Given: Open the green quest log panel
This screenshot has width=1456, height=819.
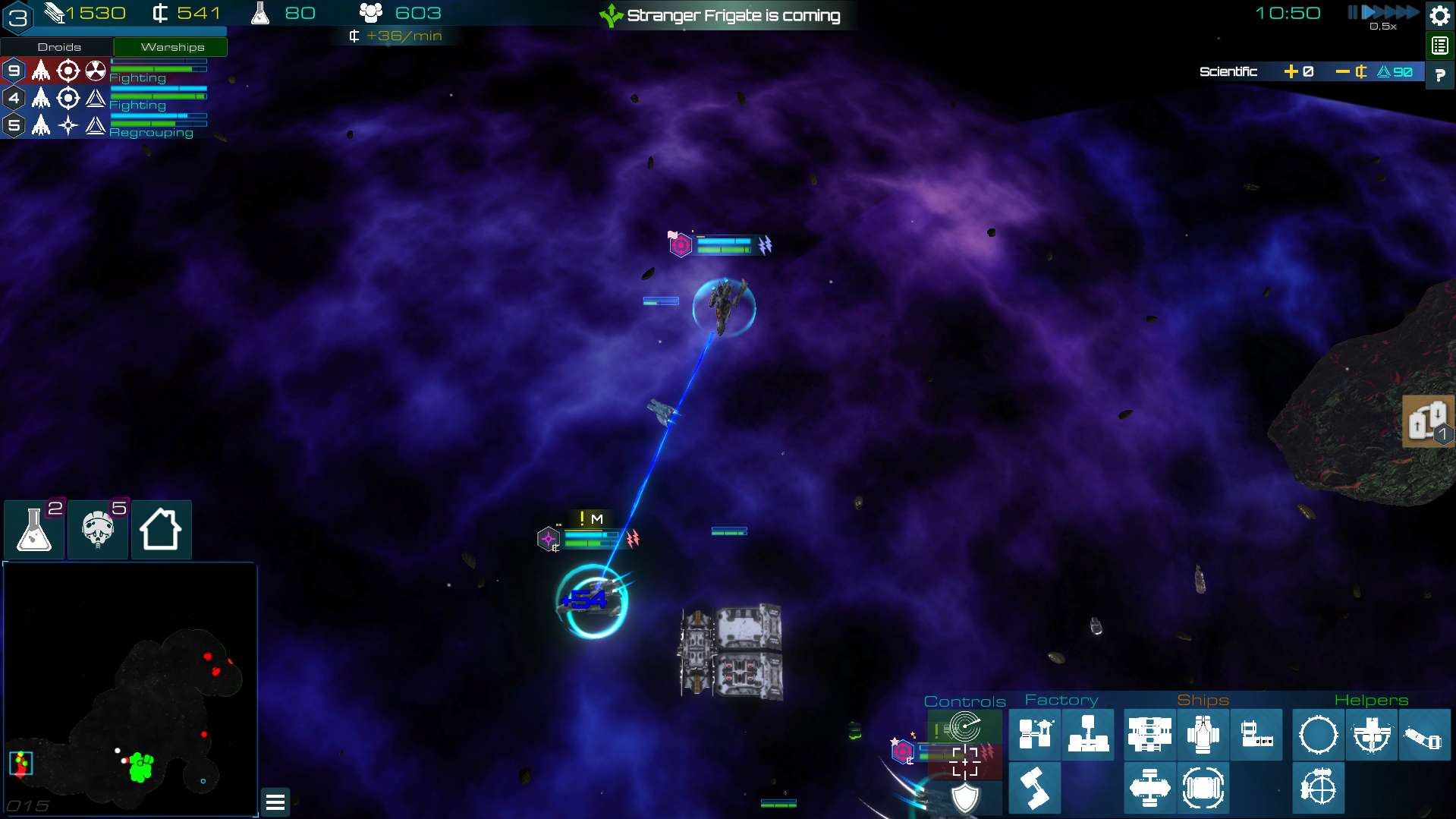Looking at the screenshot, I should pyautogui.click(x=1439, y=46).
